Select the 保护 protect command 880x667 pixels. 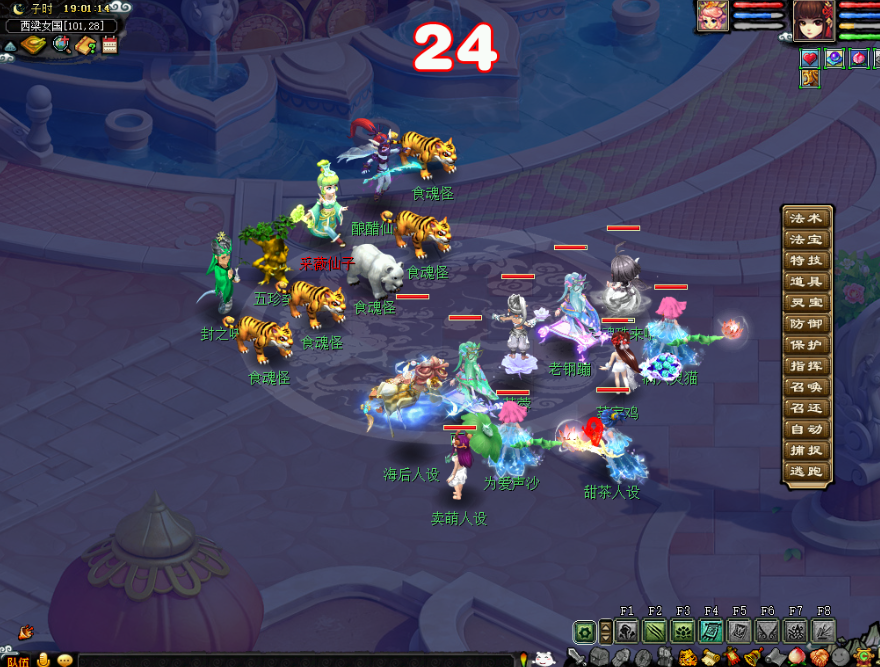[806, 344]
